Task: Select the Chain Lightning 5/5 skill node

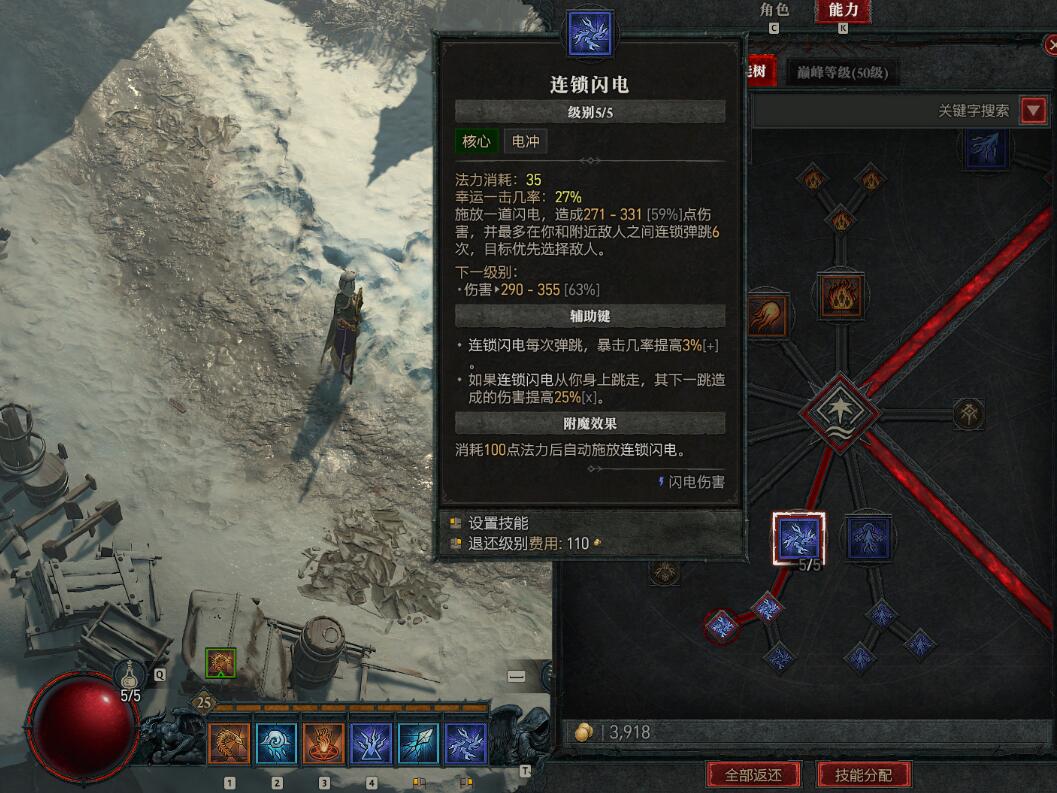Action: coord(799,538)
